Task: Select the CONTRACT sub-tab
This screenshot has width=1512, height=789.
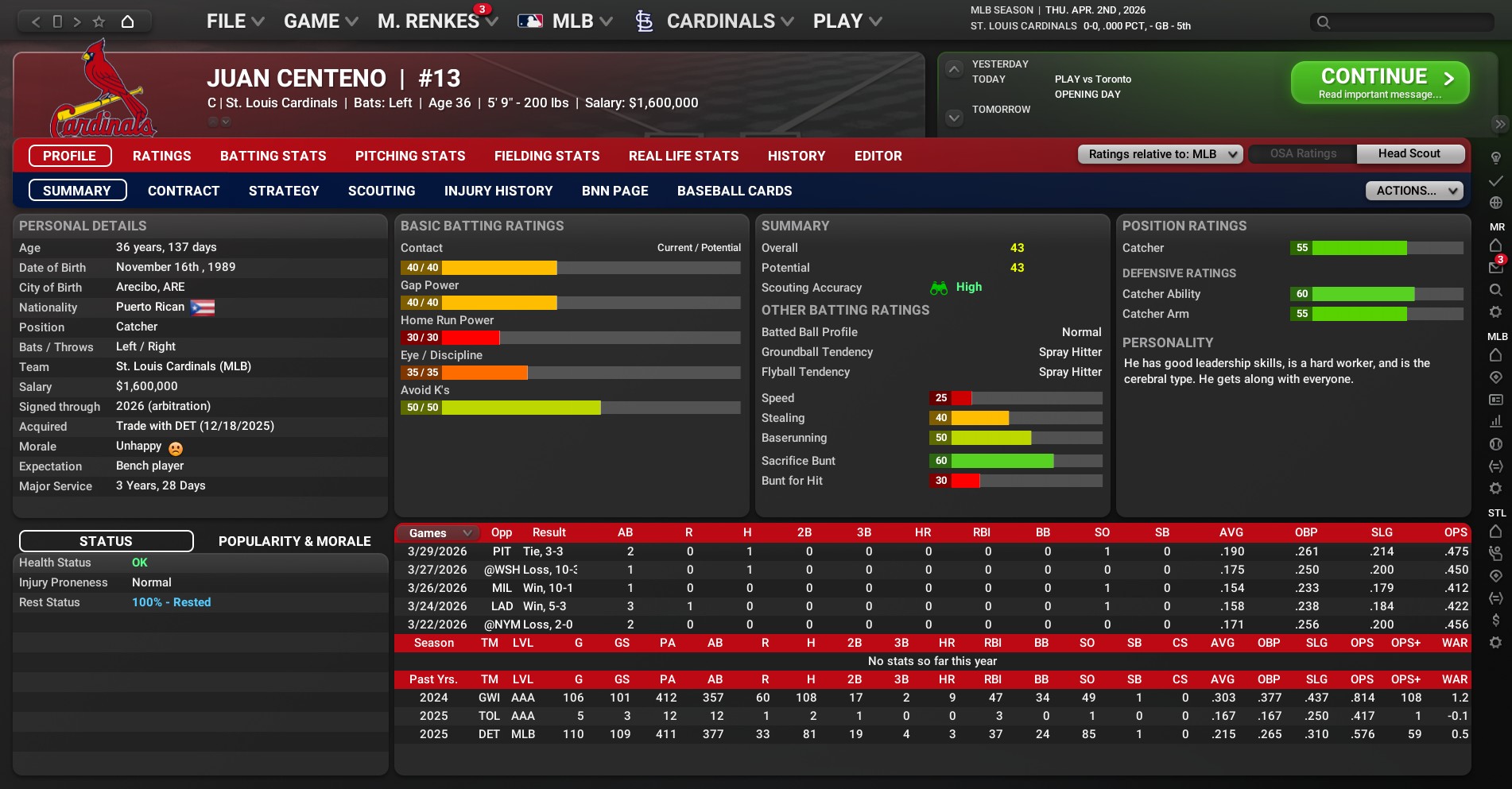Action: point(183,191)
